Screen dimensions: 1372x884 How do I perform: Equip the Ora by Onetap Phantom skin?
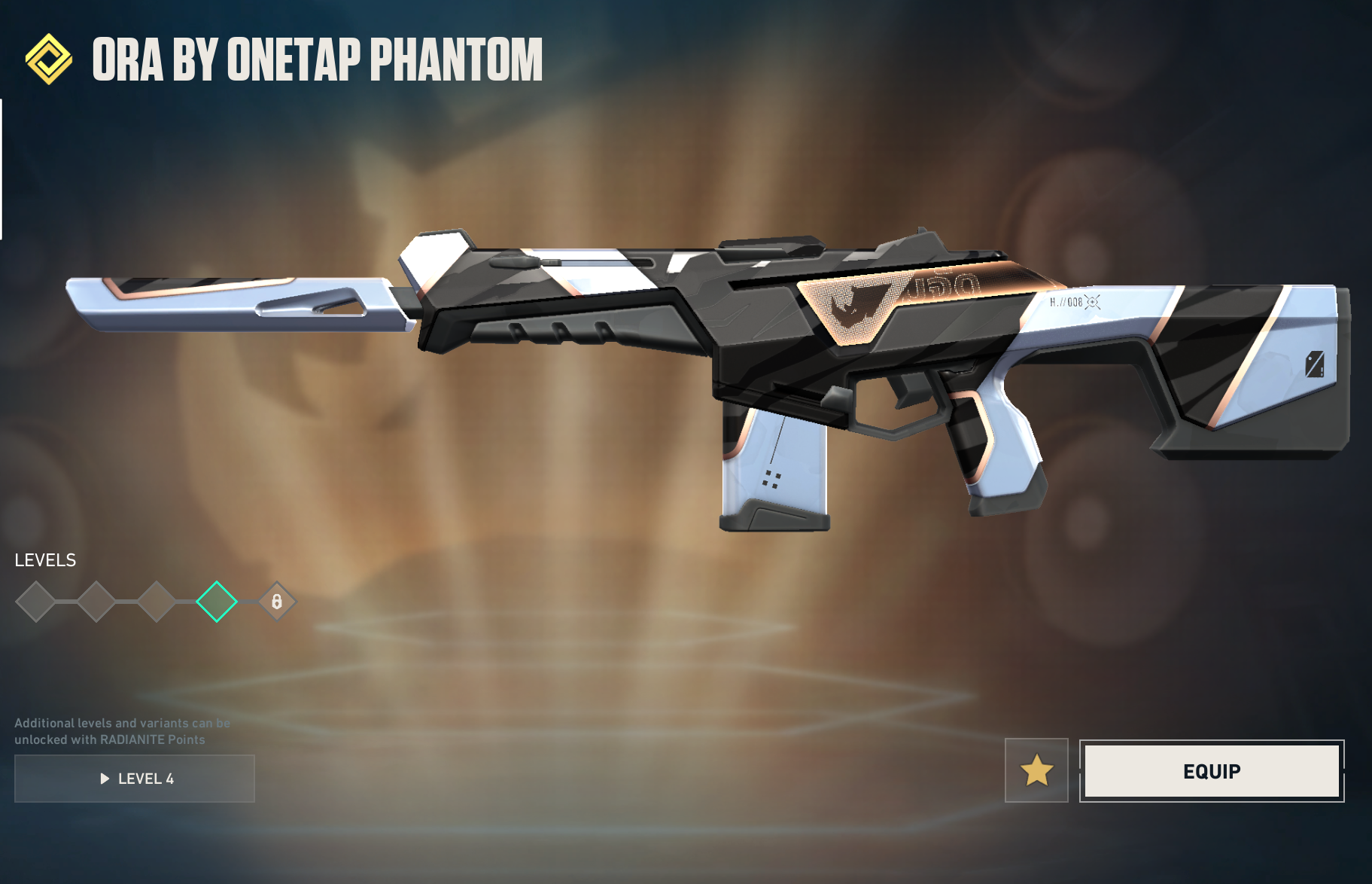click(x=1211, y=771)
